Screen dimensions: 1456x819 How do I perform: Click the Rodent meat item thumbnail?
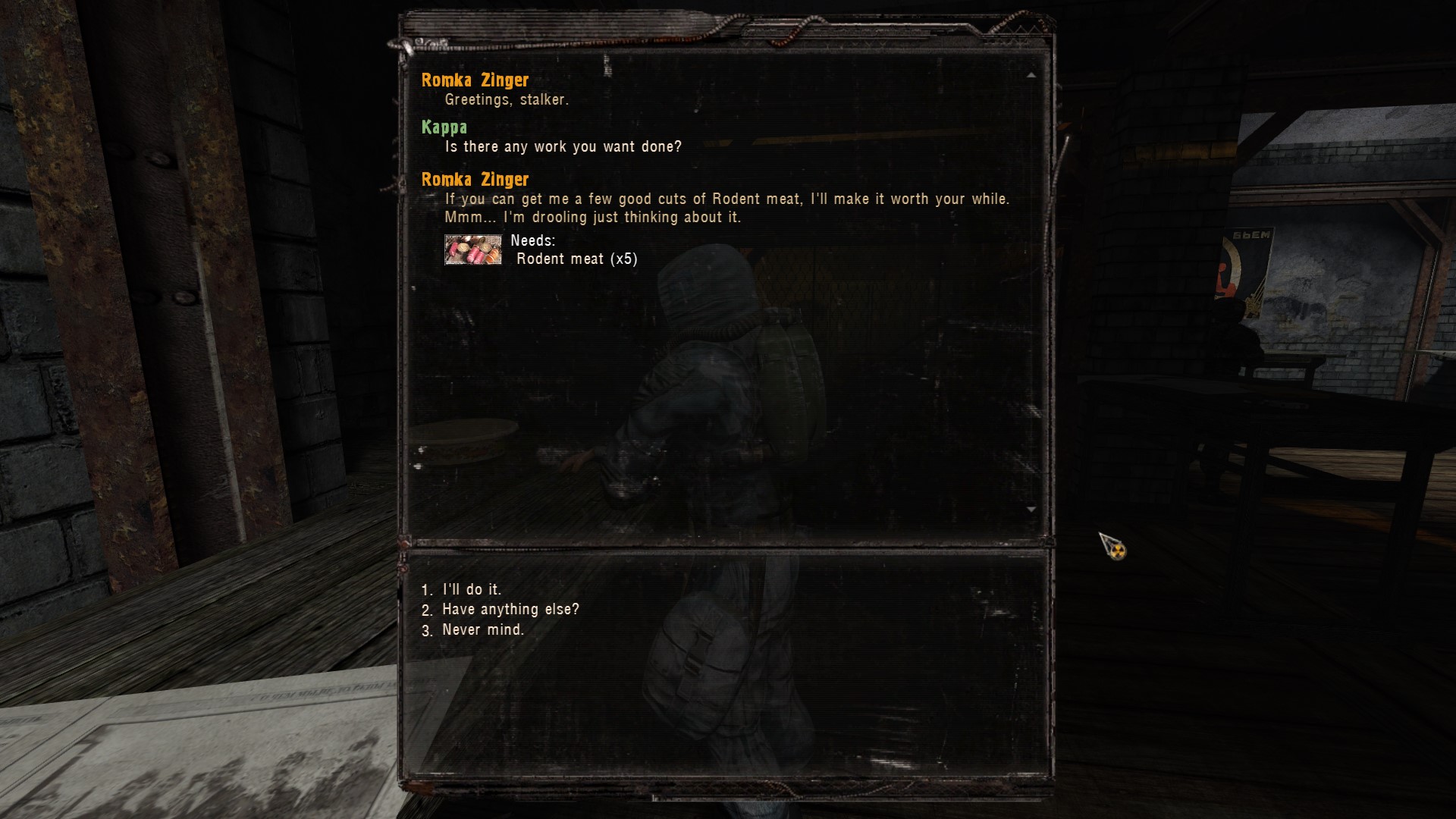[473, 249]
